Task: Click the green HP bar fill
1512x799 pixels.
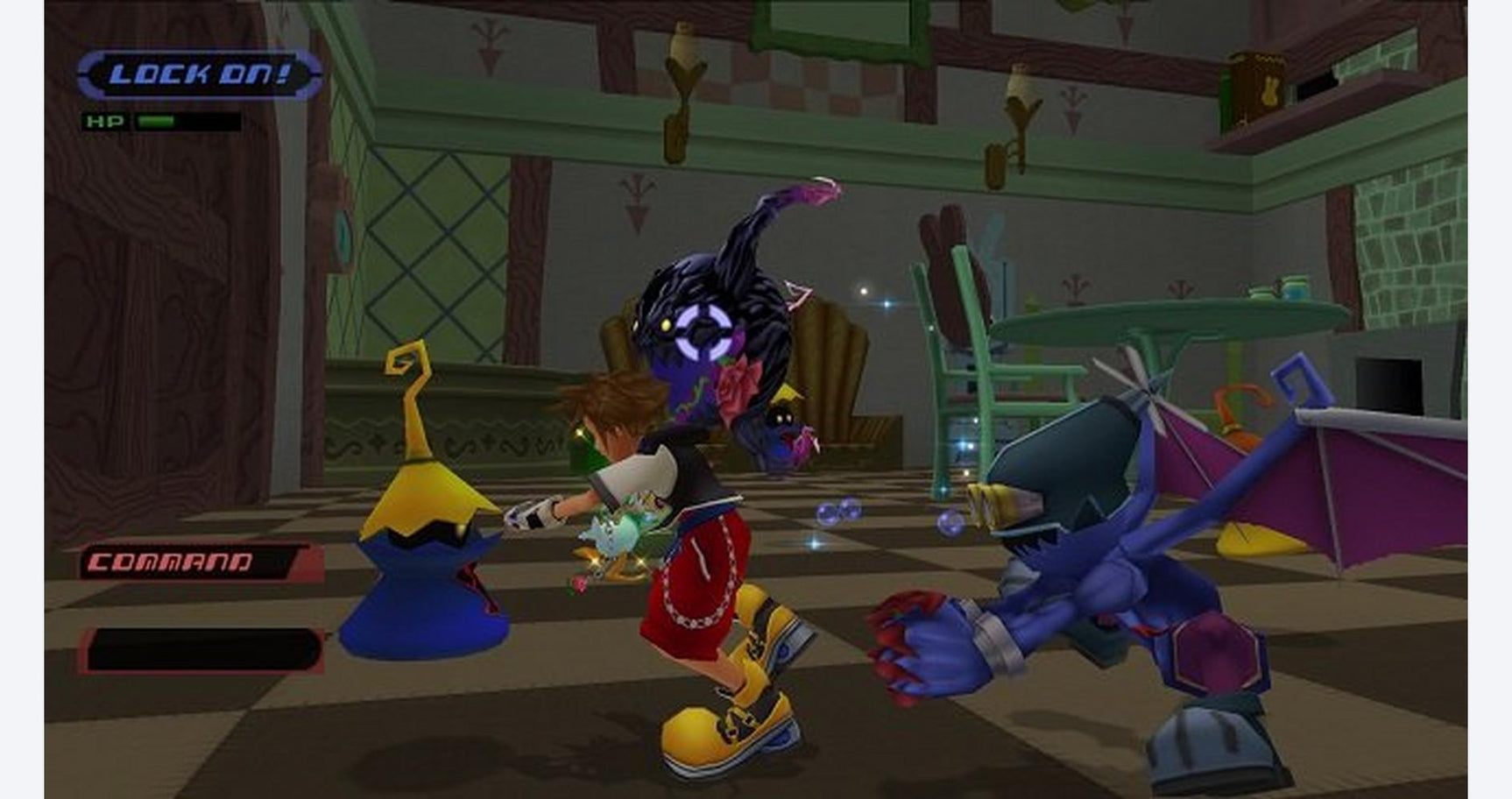Action: [158, 120]
